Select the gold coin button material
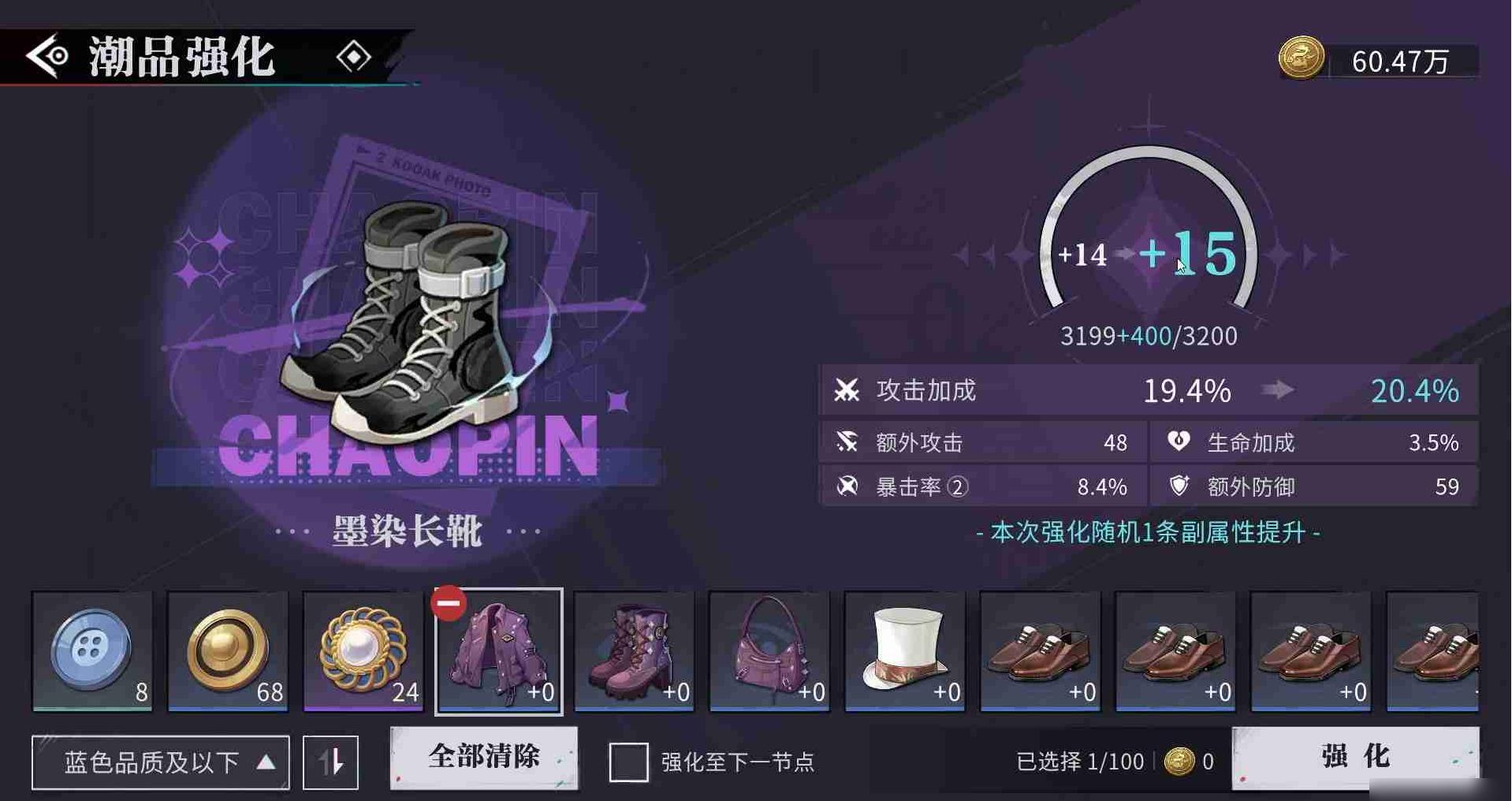 point(228,651)
